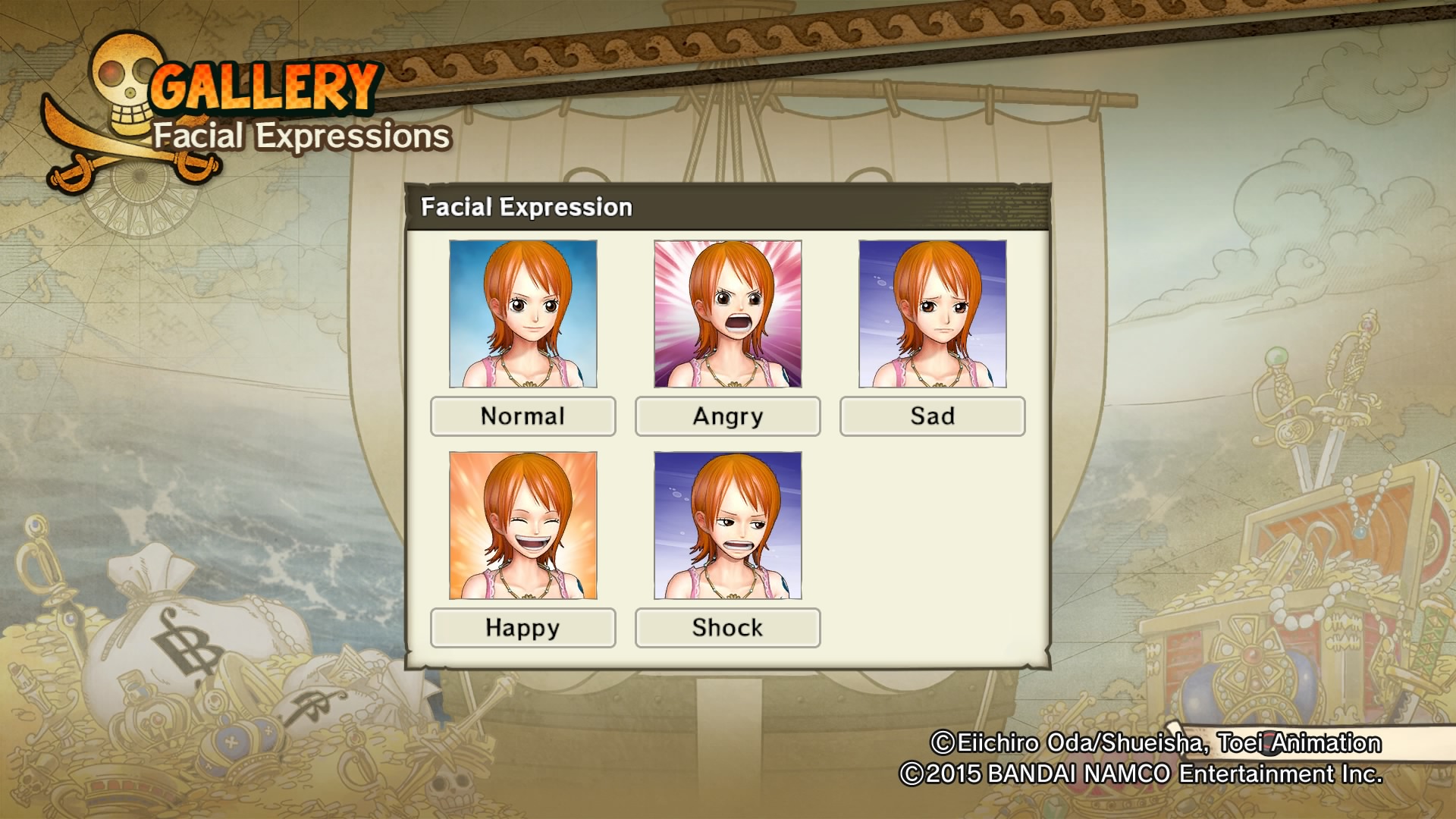Select Nami's Shock expression portrait
The height and width of the screenshot is (819, 1456).
point(726,526)
